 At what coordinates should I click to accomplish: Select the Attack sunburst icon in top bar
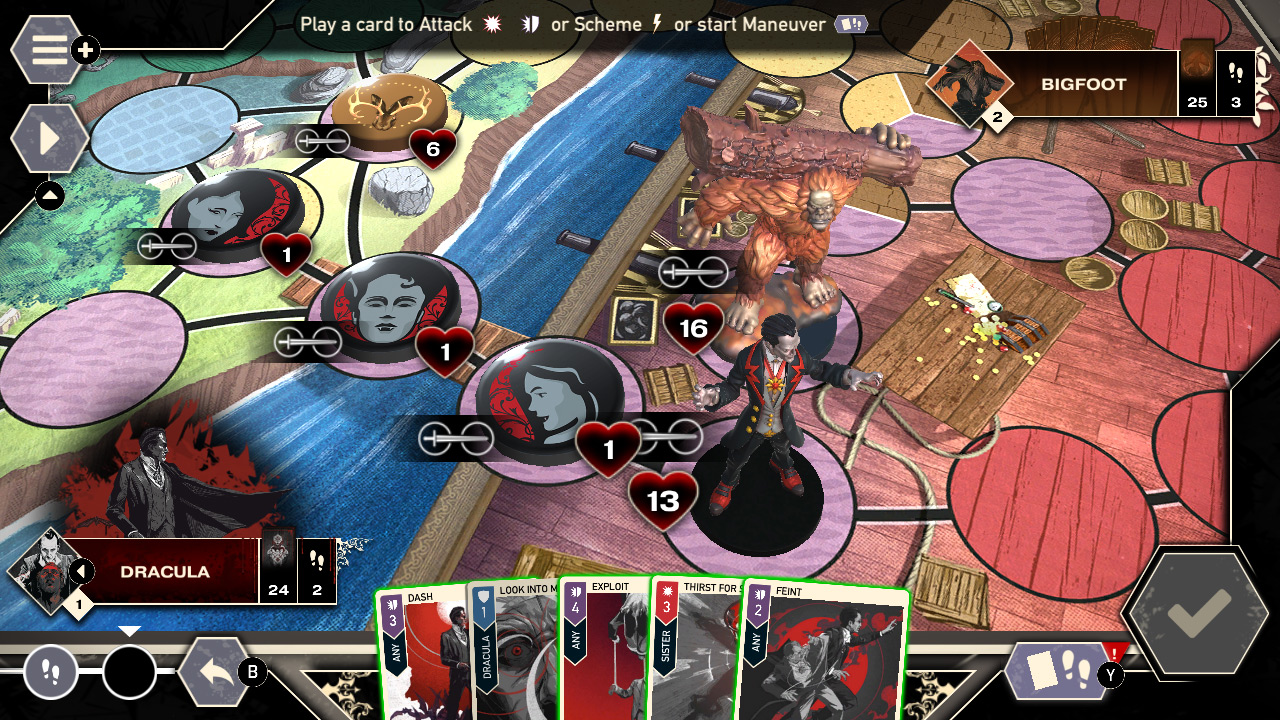tap(492, 25)
